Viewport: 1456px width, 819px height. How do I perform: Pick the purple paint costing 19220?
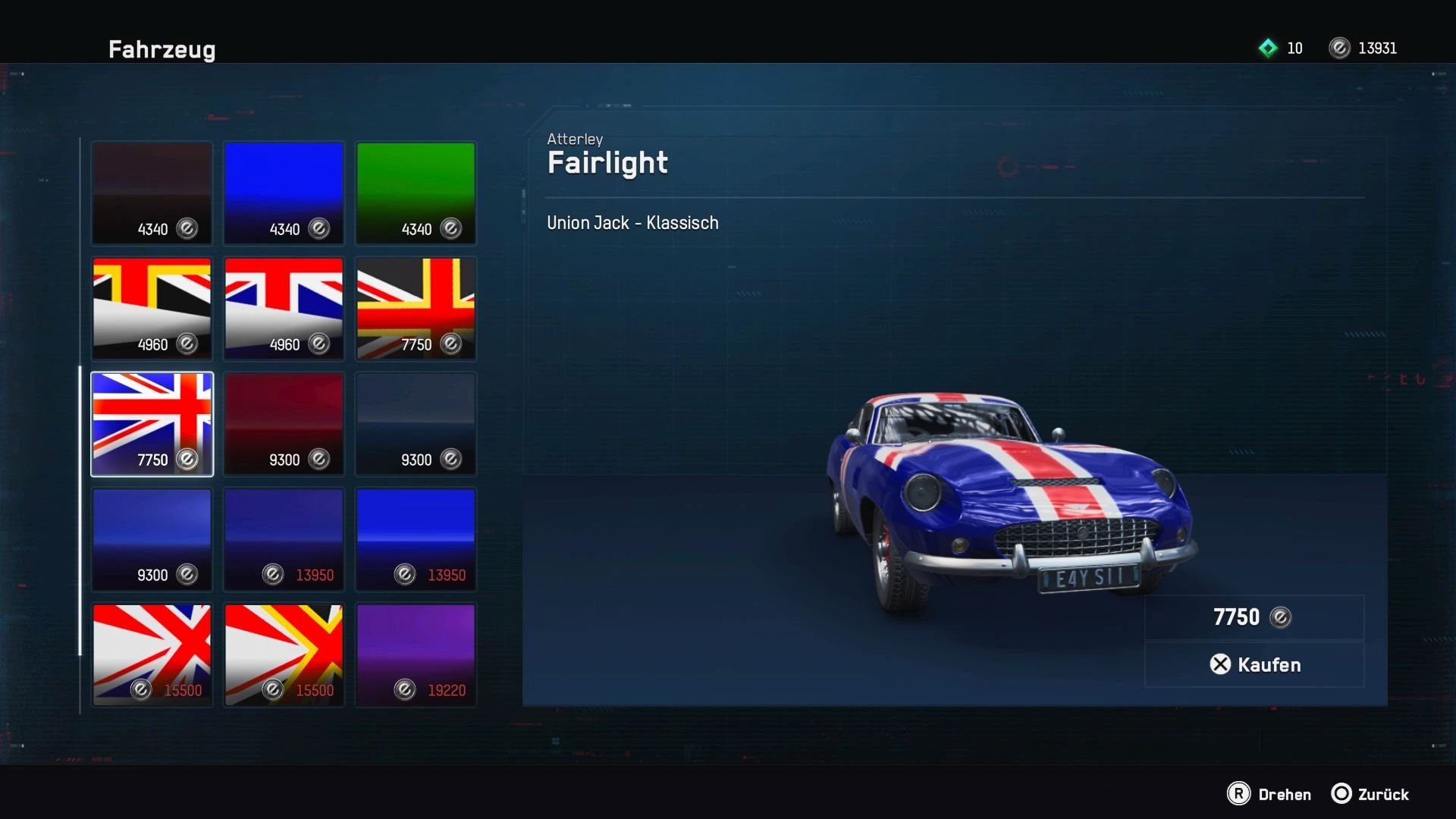point(416,654)
